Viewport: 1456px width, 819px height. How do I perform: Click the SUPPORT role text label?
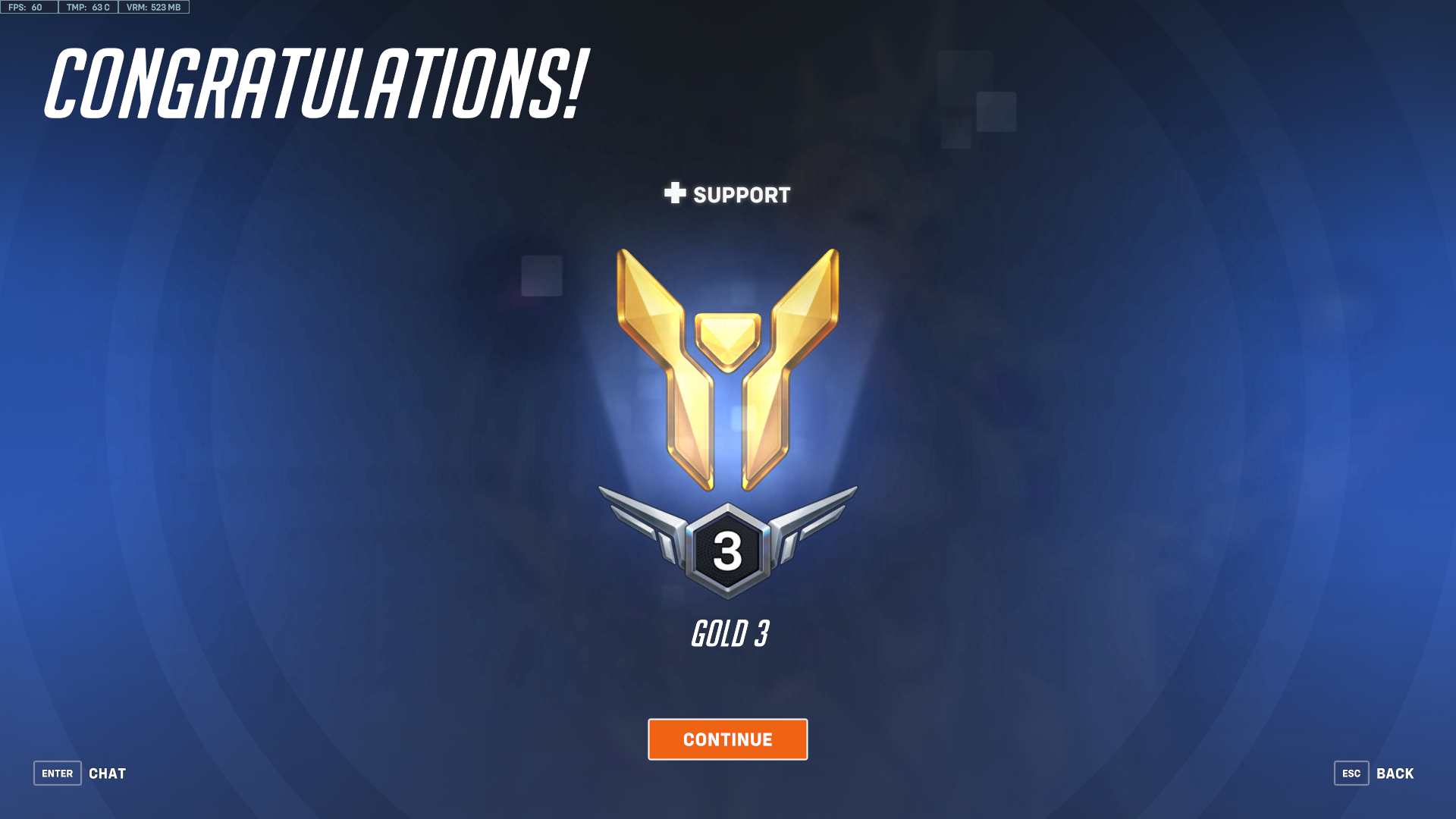tap(741, 194)
